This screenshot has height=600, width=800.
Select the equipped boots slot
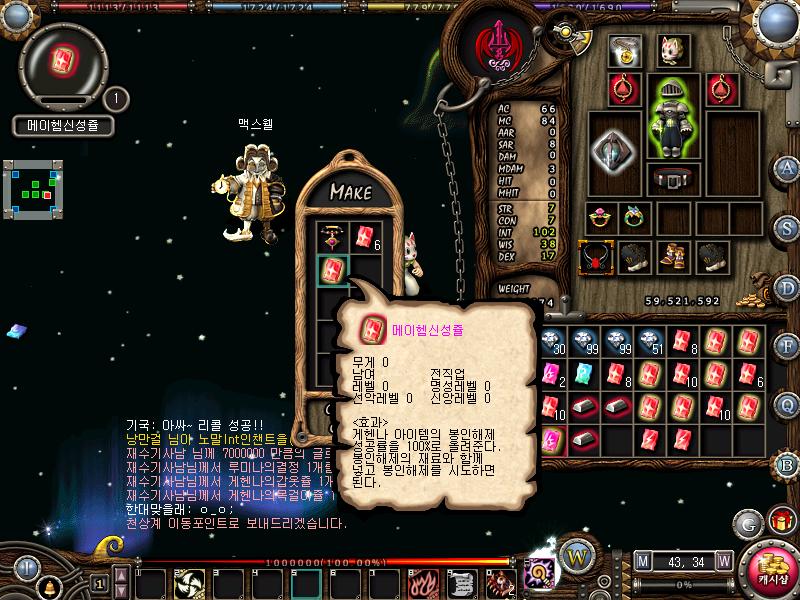click(x=672, y=258)
